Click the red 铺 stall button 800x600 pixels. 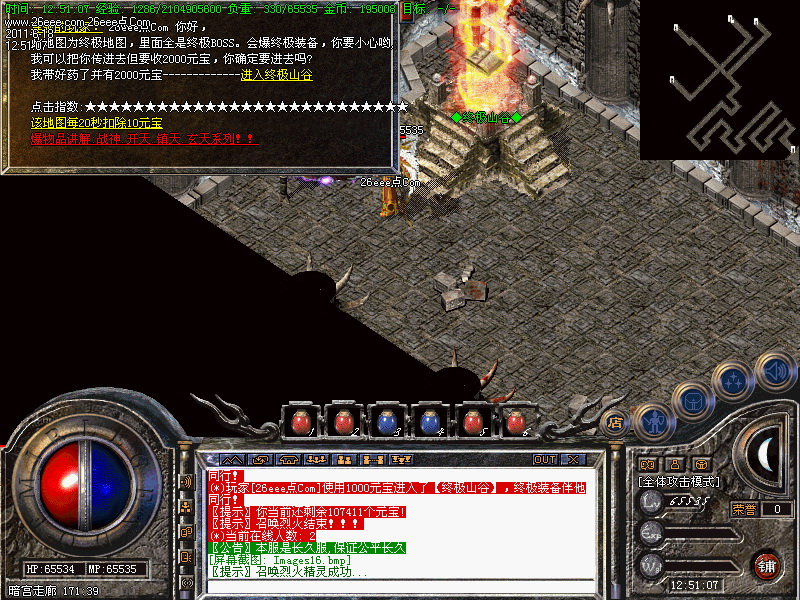[x=766, y=564]
